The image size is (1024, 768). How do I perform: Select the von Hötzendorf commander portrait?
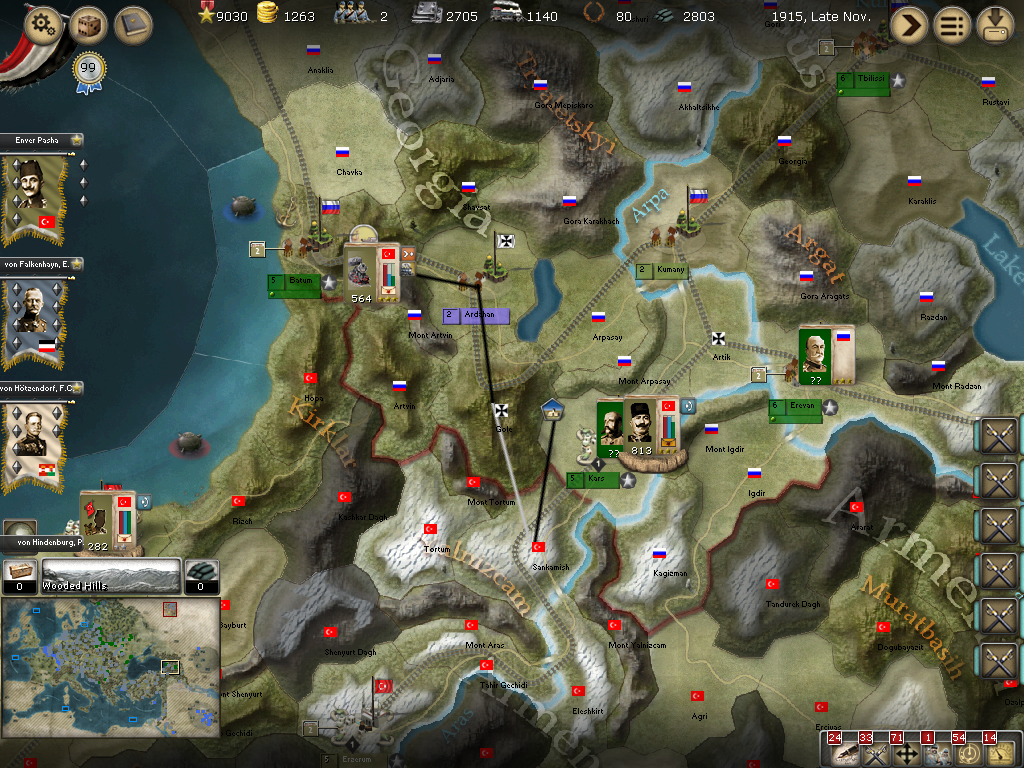pyautogui.click(x=35, y=440)
